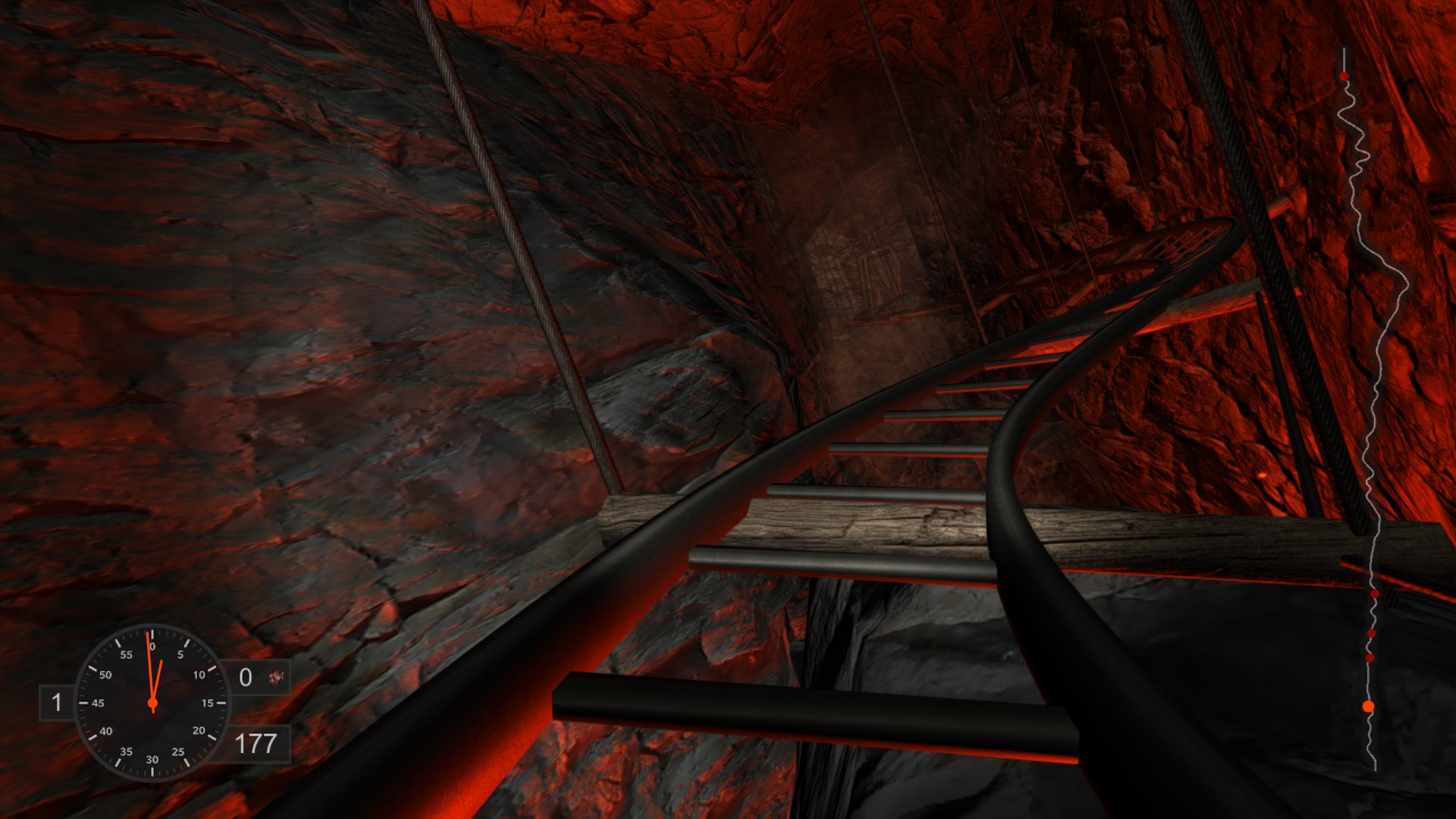The height and width of the screenshot is (819, 1456).
Task: Click the counter showing 177
Action: (257, 742)
